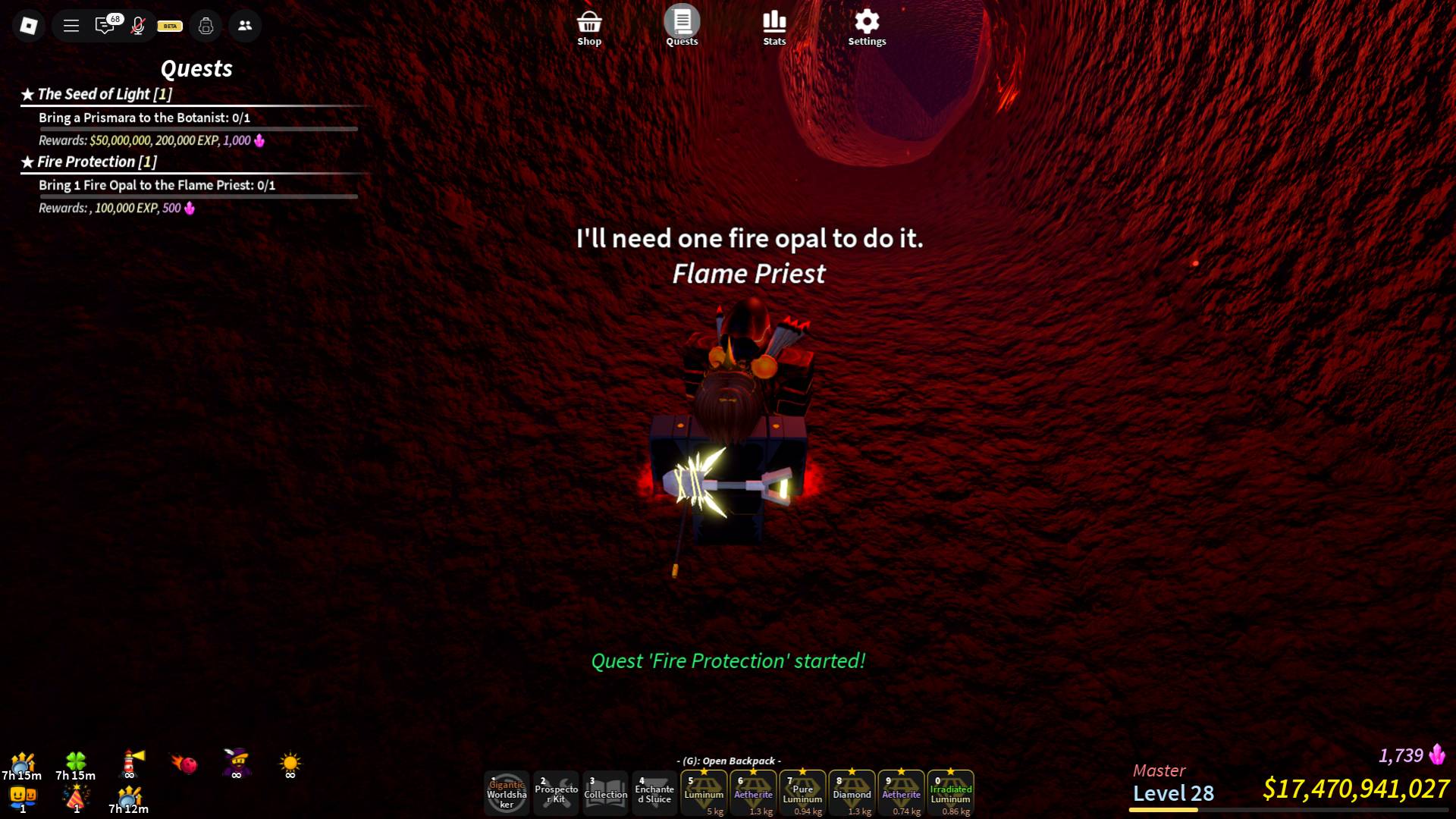This screenshot has width=1456, height=819.
Task: Open the hamburger menu
Action: pyautogui.click(x=71, y=25)
